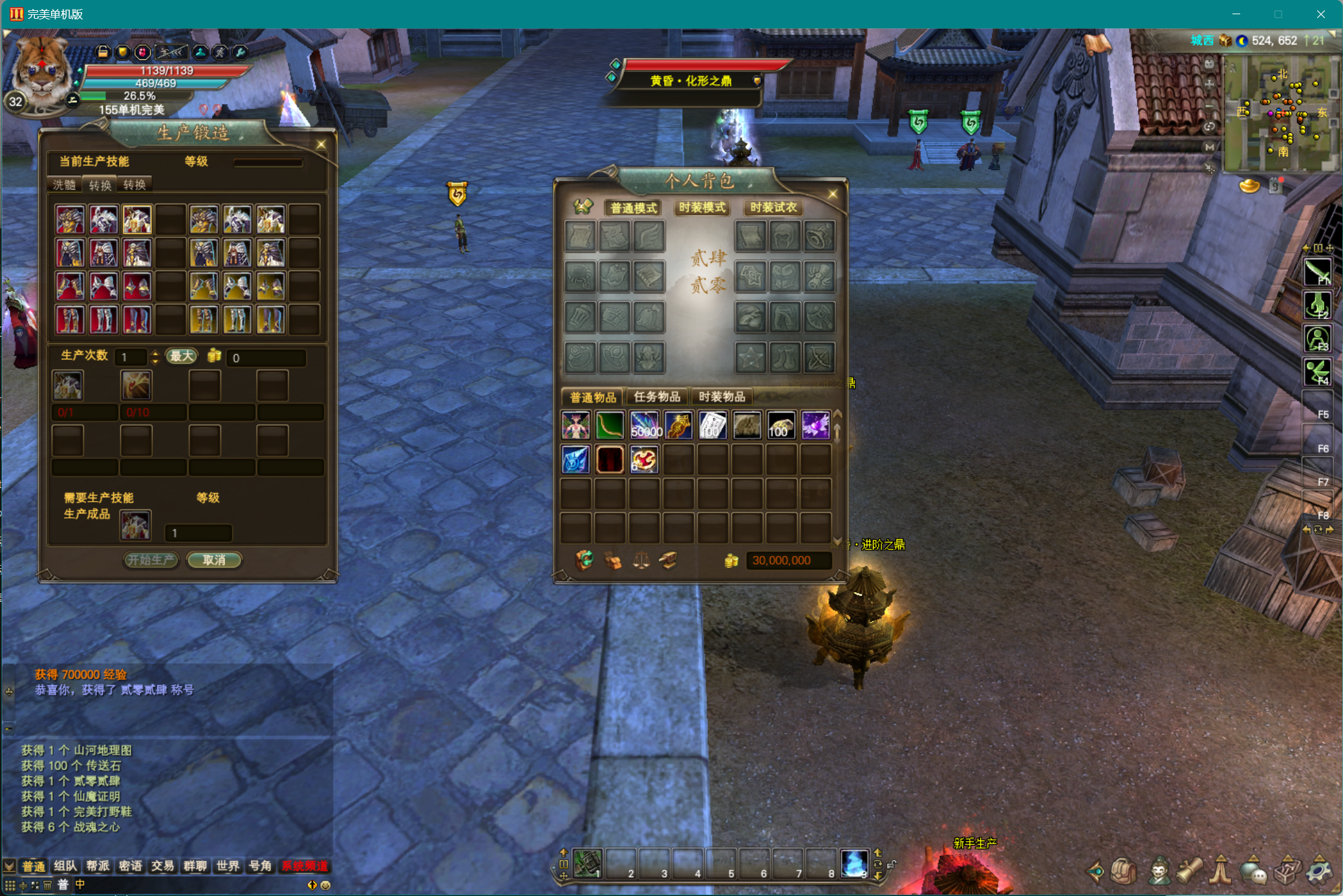
Task: Select the green bow item in backpack
Action: 609,425
